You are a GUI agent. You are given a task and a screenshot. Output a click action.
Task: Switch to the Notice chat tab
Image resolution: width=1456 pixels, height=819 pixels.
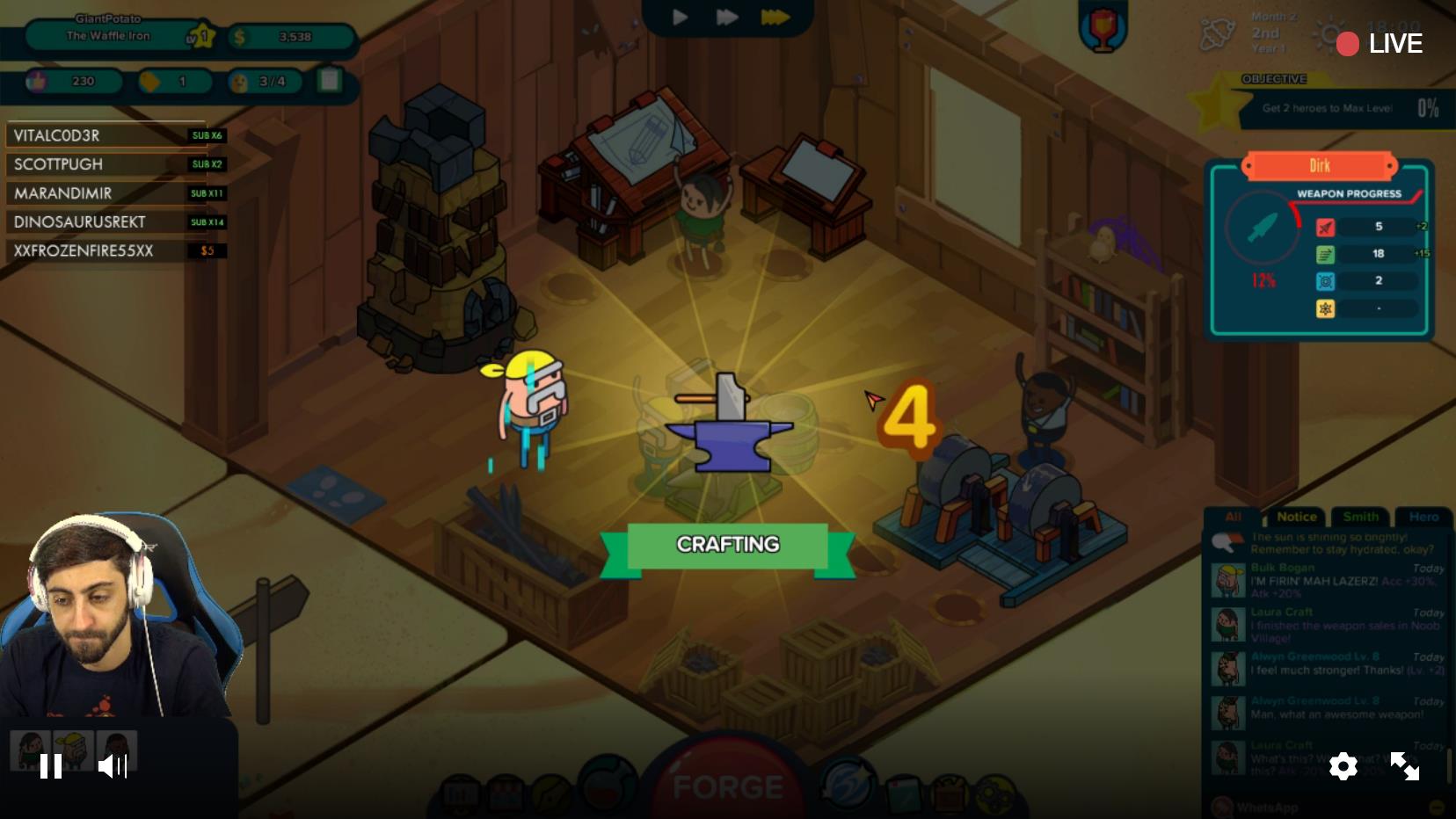(x=1295, y=517)
